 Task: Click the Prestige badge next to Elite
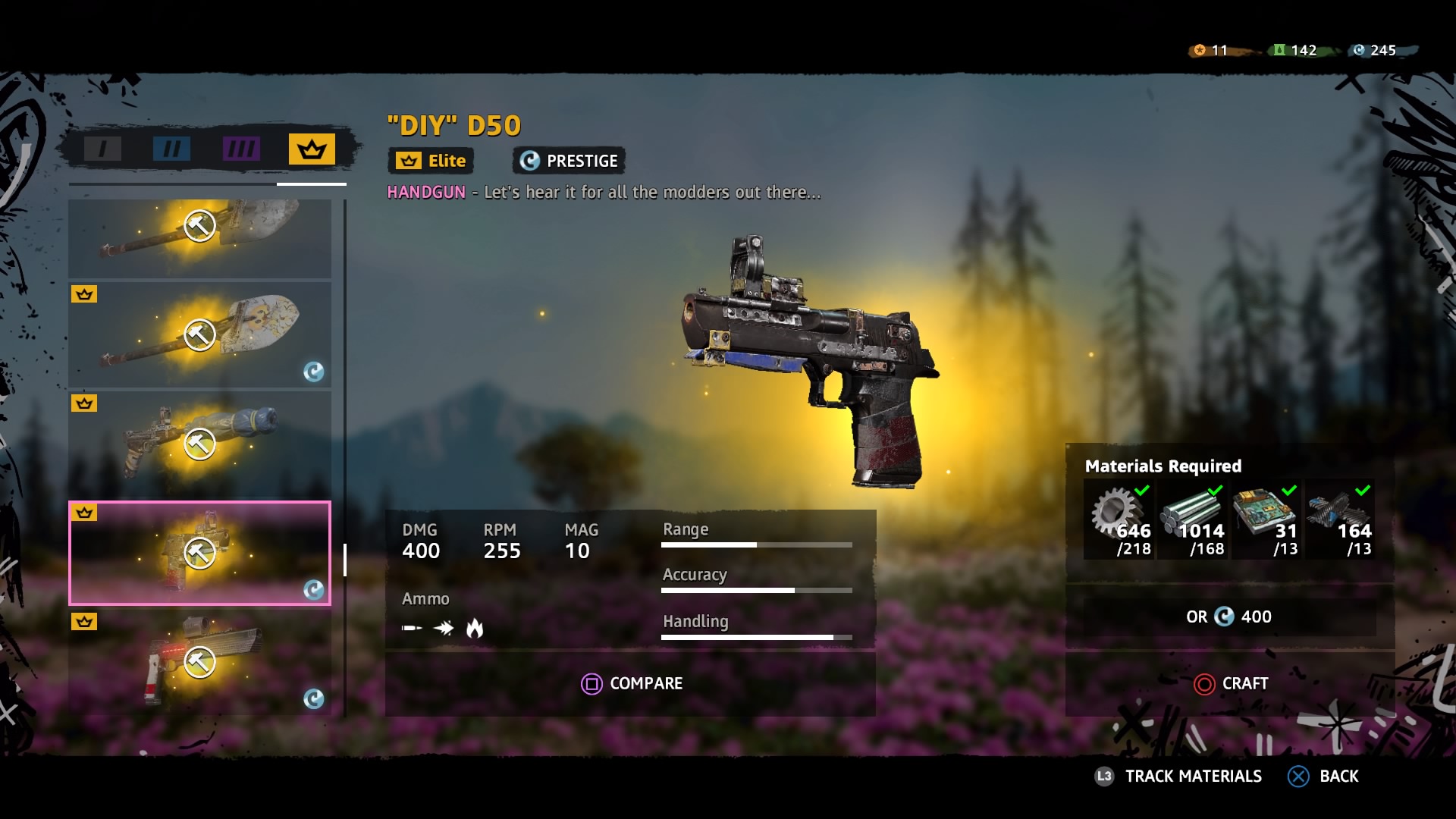point(567,161)
